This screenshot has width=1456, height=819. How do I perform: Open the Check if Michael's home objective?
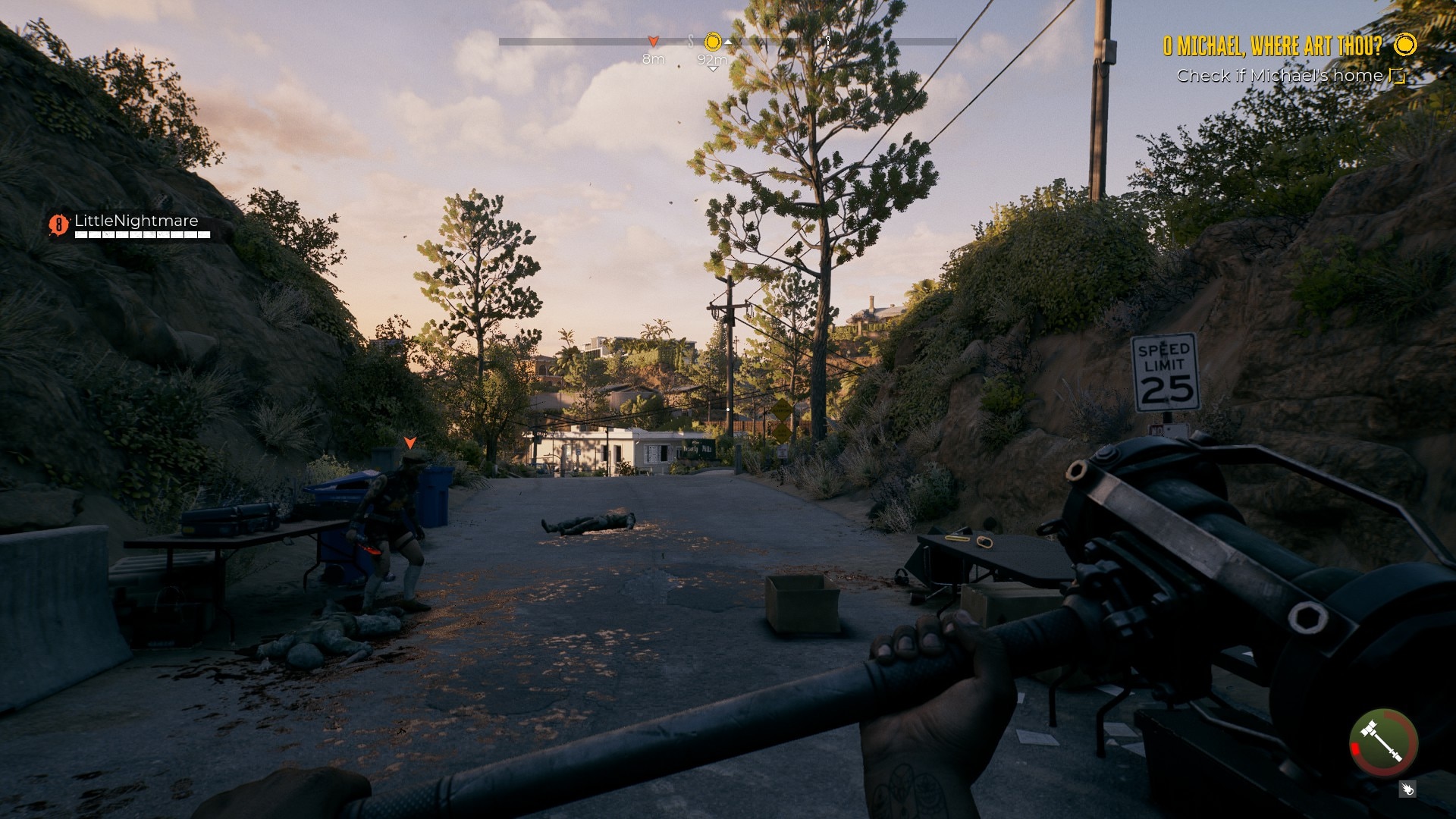pyautogui.click(x=1279, y=76)
